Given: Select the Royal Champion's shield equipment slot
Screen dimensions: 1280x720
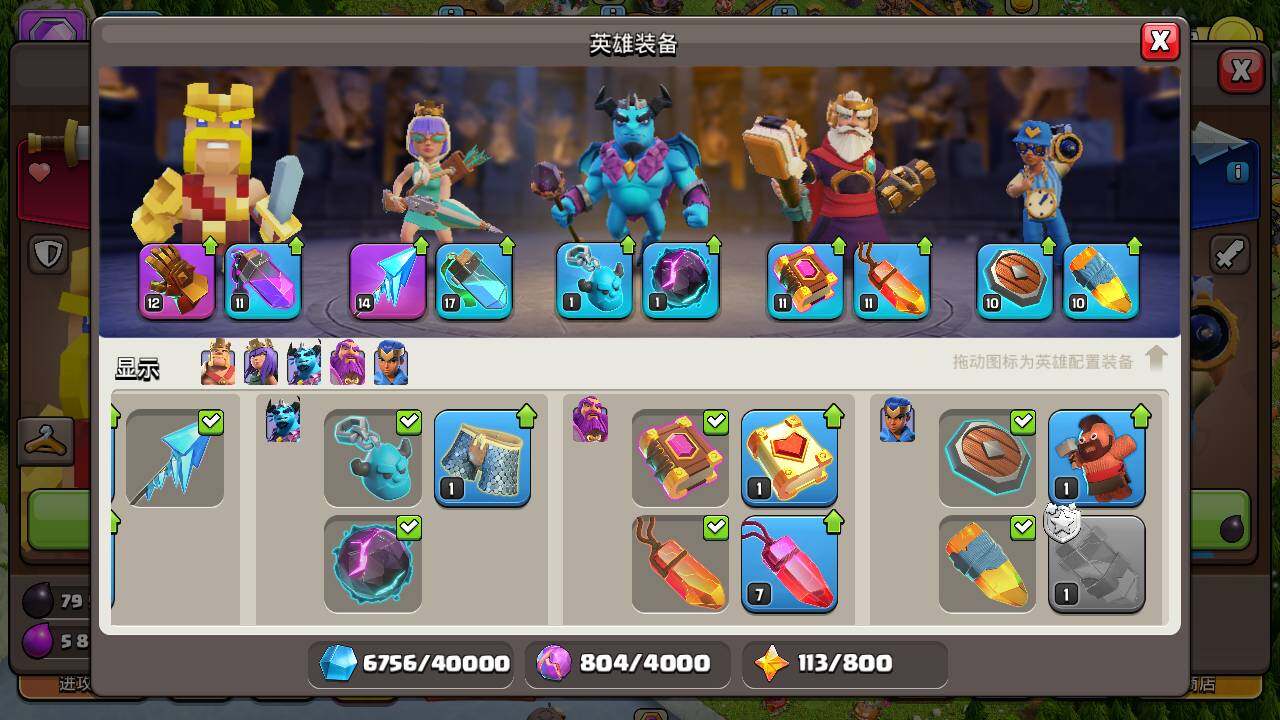Looking at the screenshot, I should click(x=1015, y=281).
